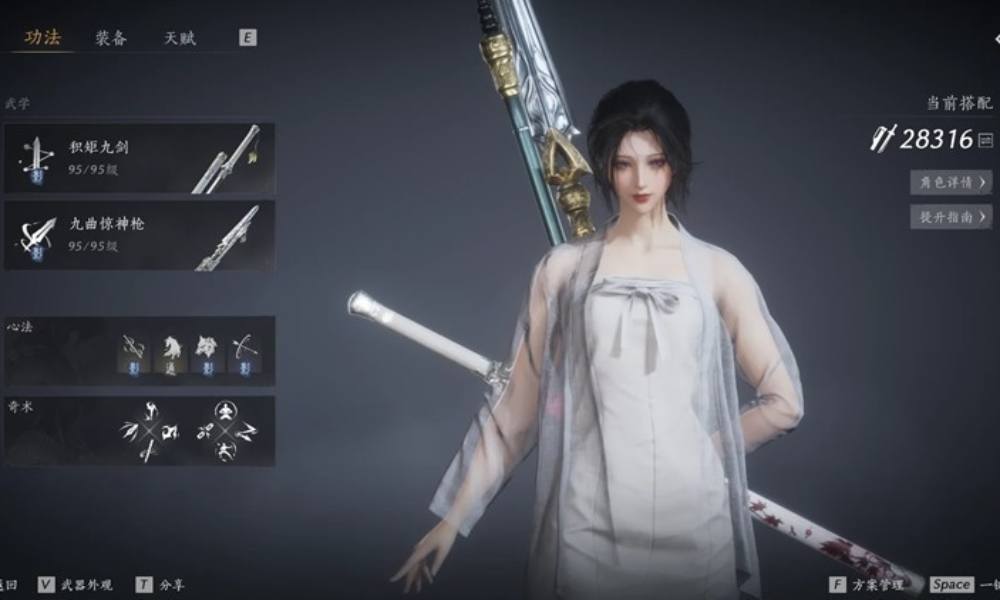Viewport: 1000px width, 600px height.
Task: Click the wolf head 心法 icon
Action: click(206, 351)
